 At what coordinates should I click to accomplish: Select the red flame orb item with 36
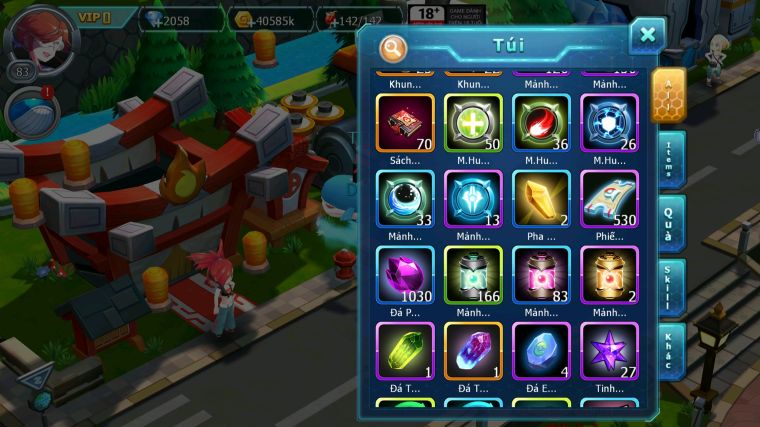(x=541, y=123)
